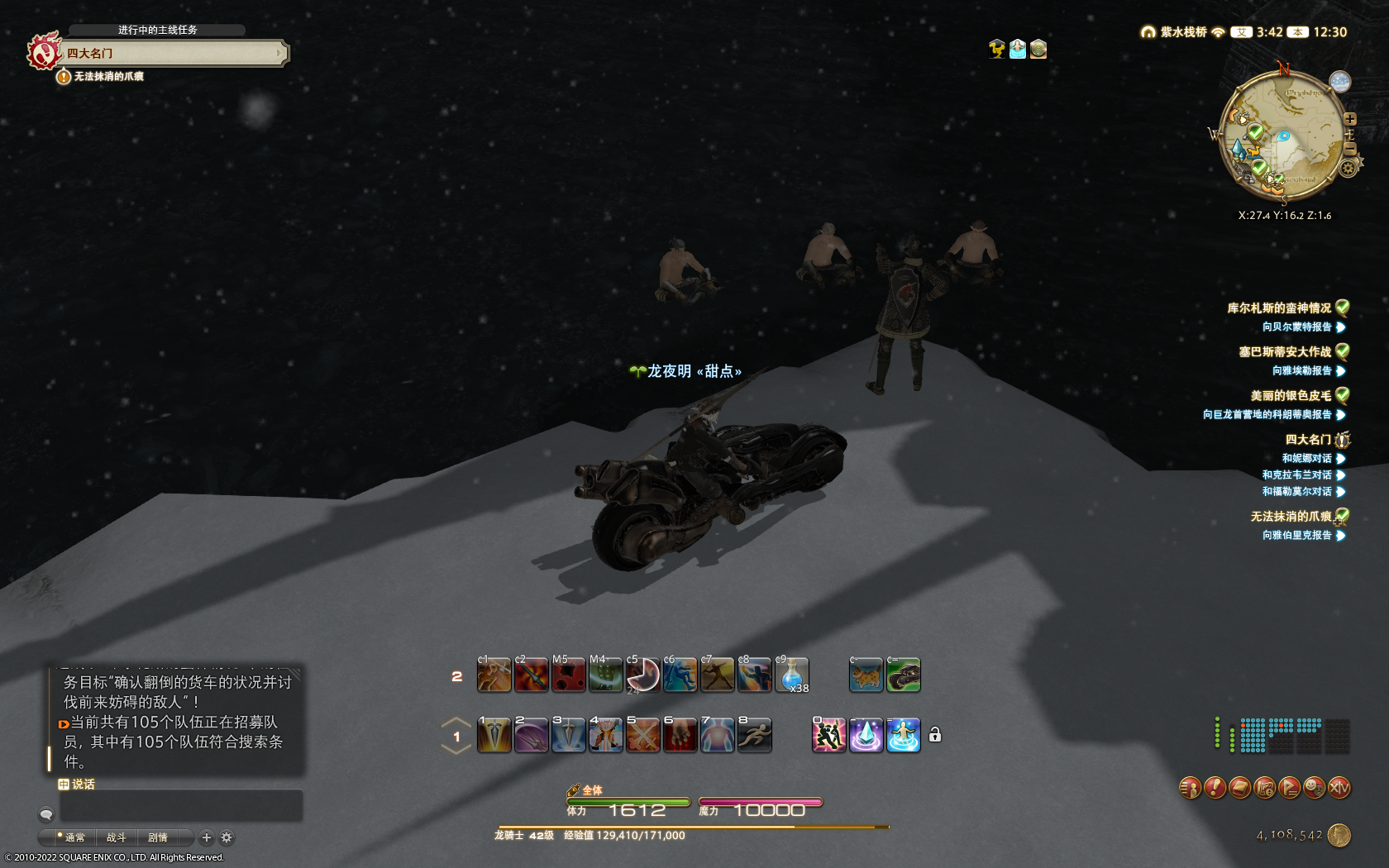Viewport: 1389px width, 868px height.
Task: Click the minimap zoom-in plus button
Action: (x=1350, y=119)
